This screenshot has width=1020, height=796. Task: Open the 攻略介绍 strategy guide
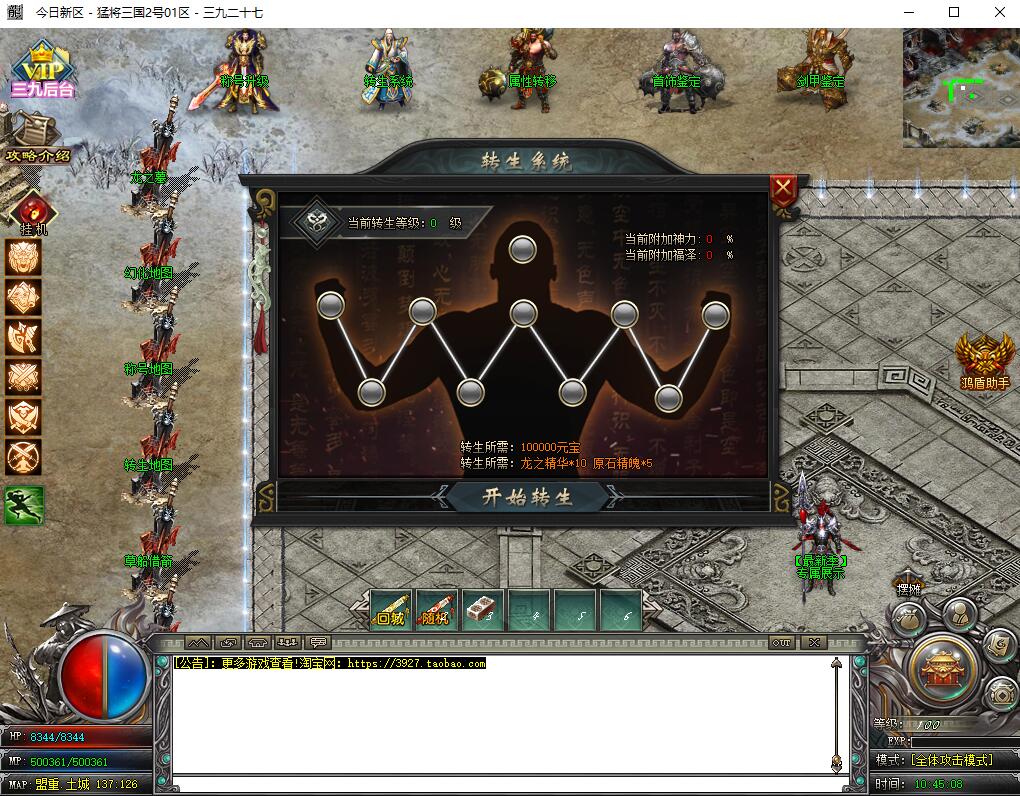37,139
